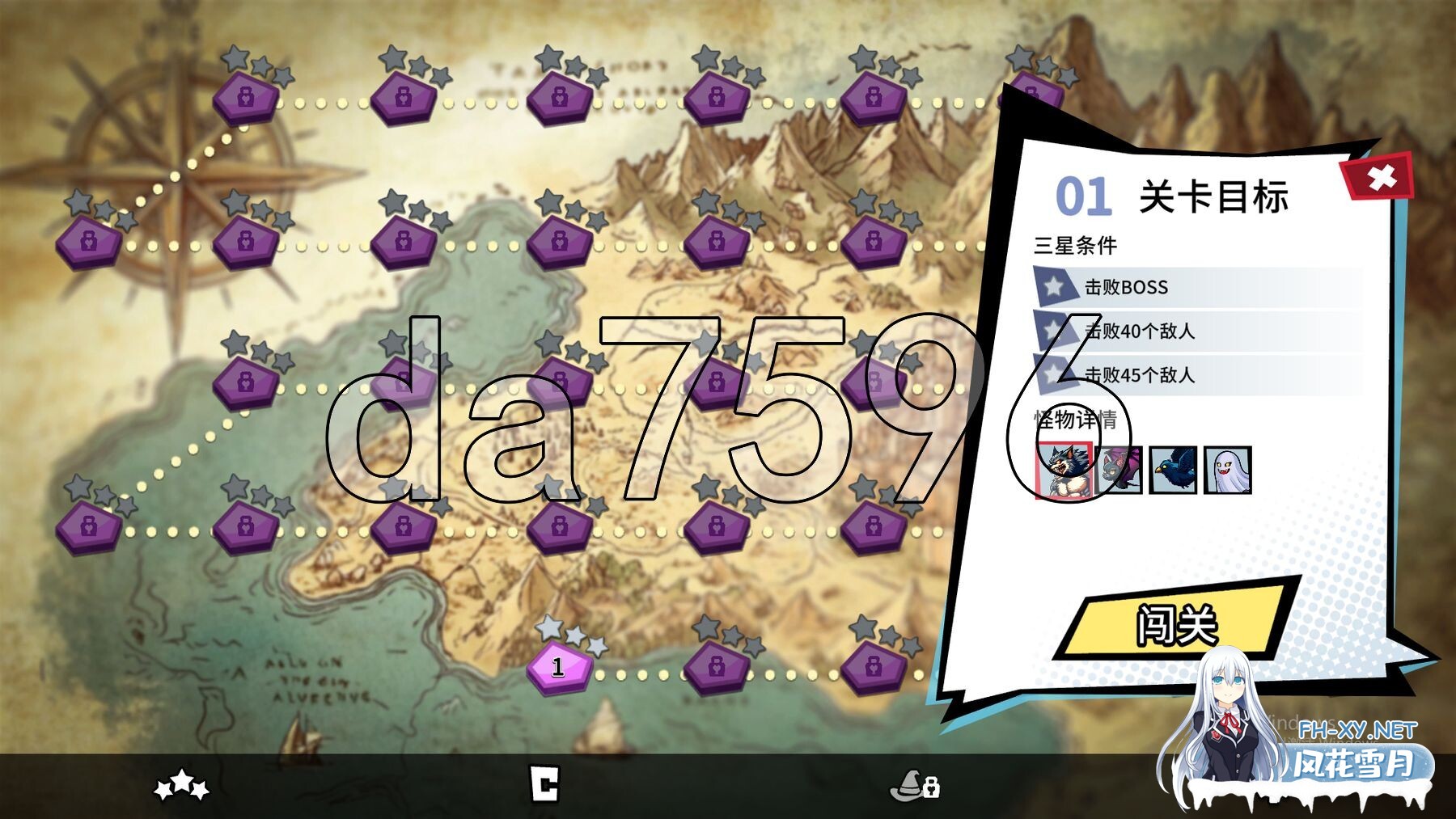Choose unlocked level 1 on the map
This screenshot has width=1456, height=819.
tap(558, 667)
